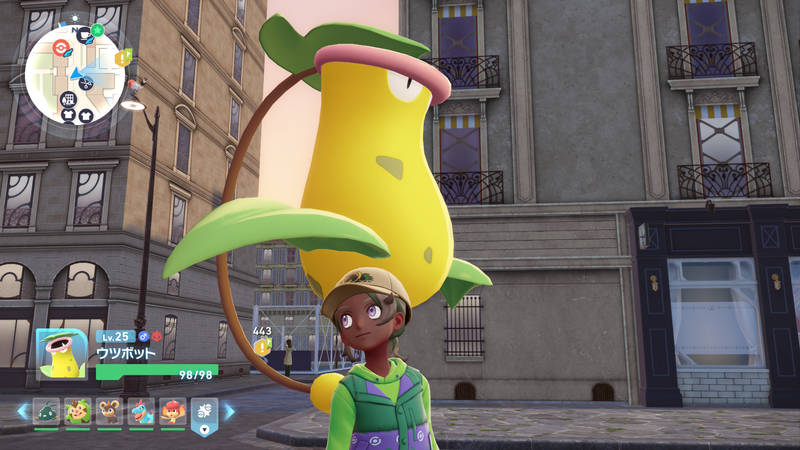Select the yellow quest marker on minimap edge
Screen dimensions: 800x450
tap(123, 58)
